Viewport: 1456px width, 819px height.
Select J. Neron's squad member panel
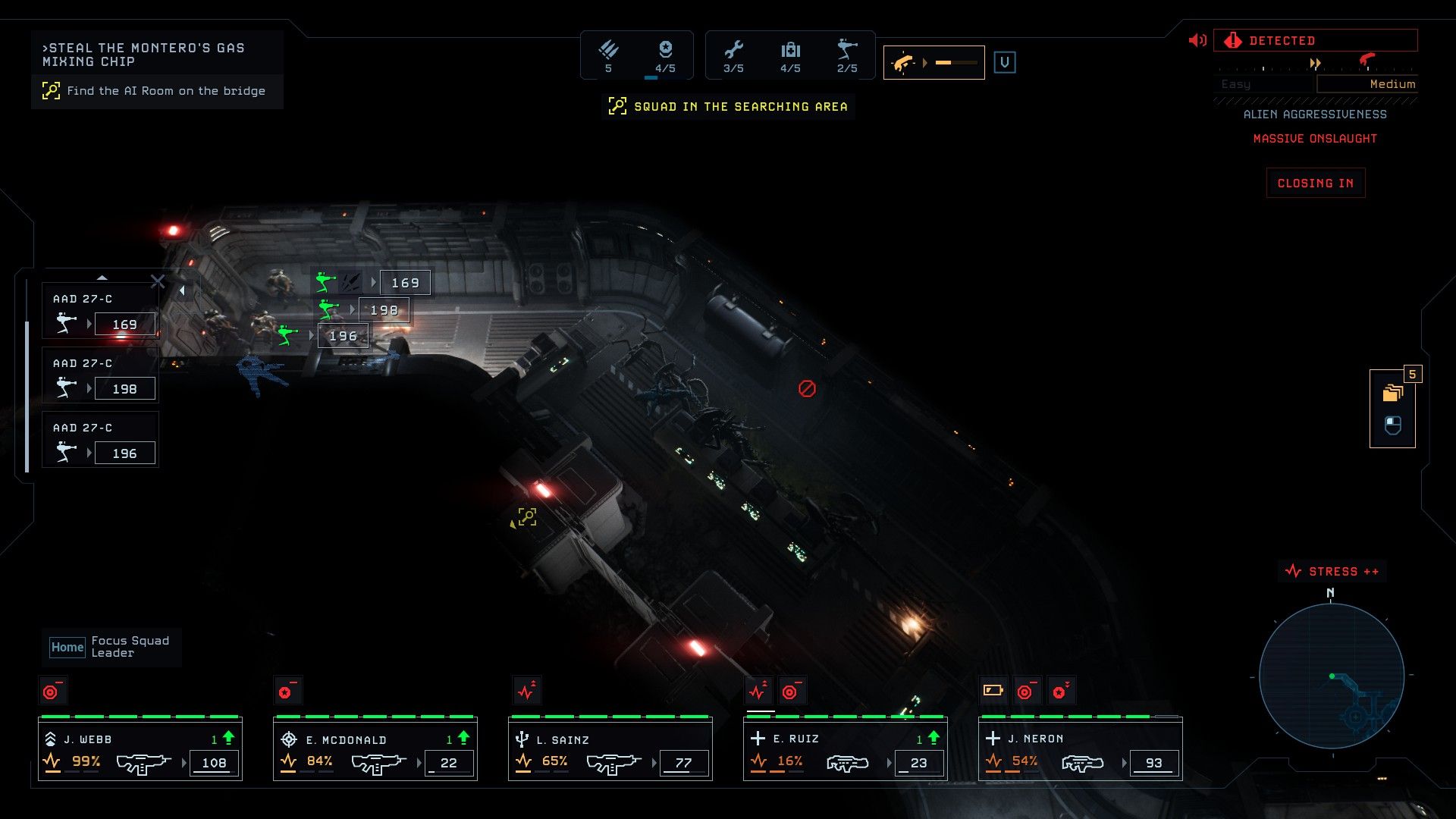coord(1081,751)
